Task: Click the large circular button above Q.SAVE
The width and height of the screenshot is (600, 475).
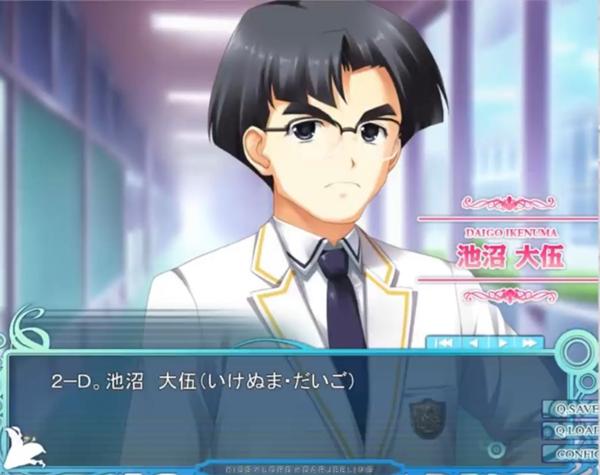Action: coord(578,353)
